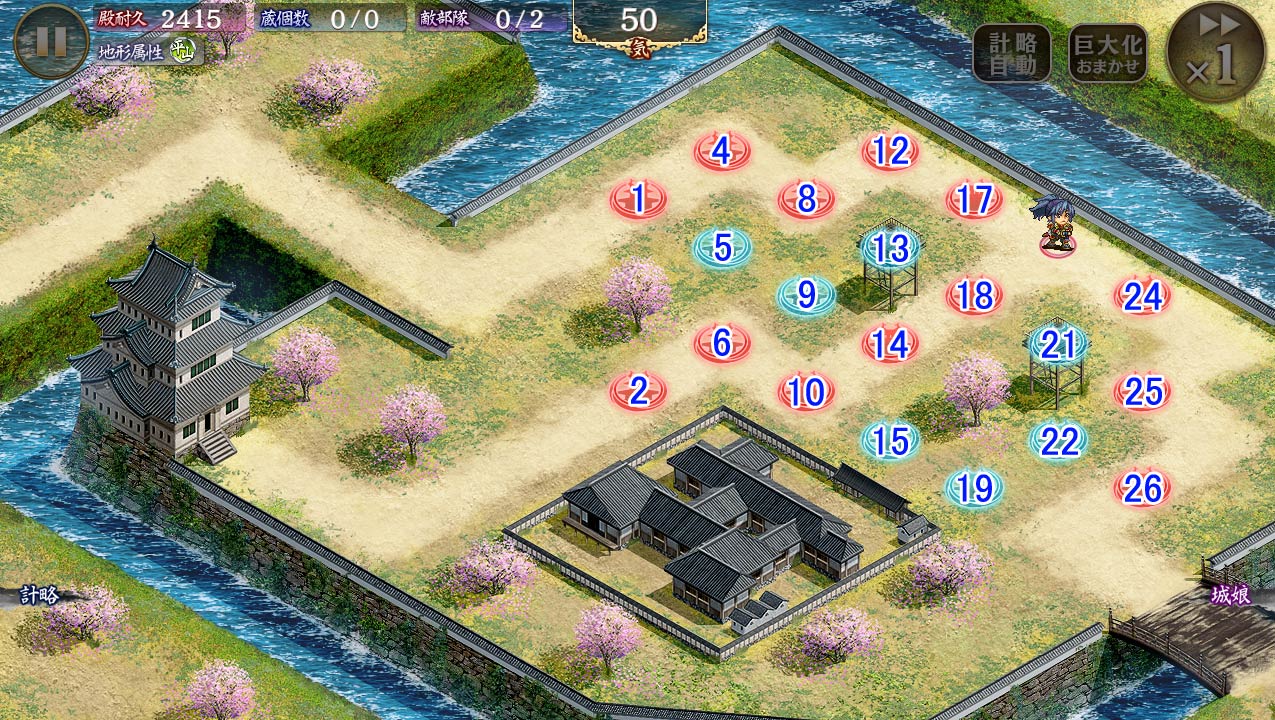Pick blue watchtower tile 13
This screenshot has width=1275, height=720.
(x=890, y=248)
